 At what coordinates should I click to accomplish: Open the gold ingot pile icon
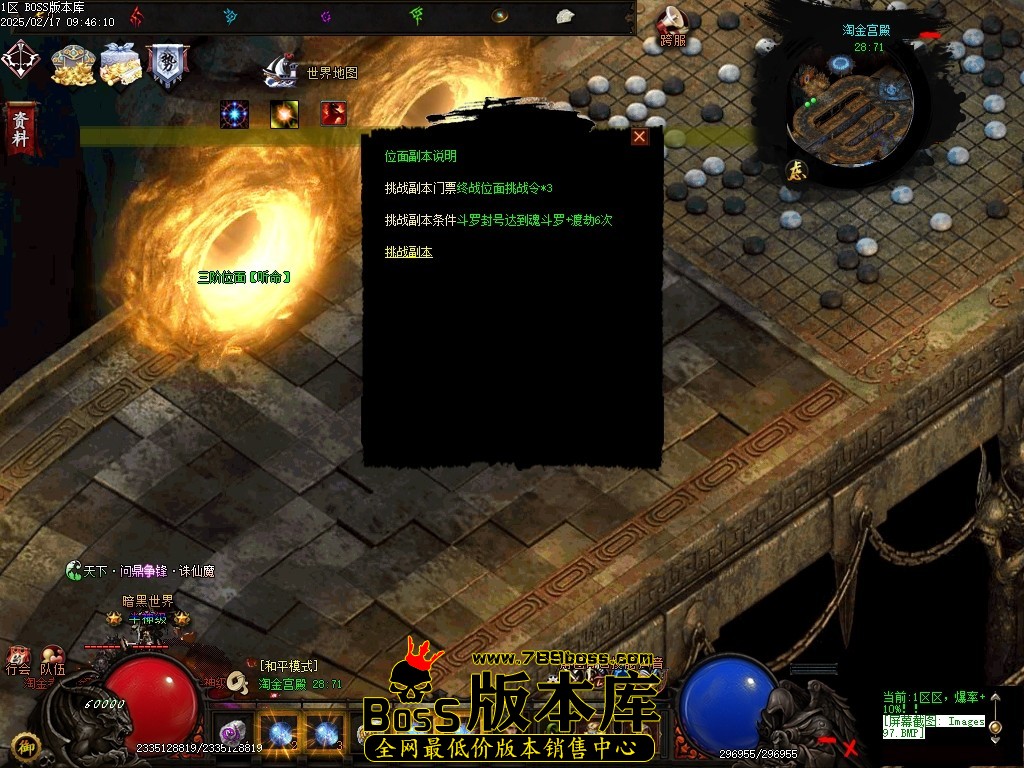(72, 64)
